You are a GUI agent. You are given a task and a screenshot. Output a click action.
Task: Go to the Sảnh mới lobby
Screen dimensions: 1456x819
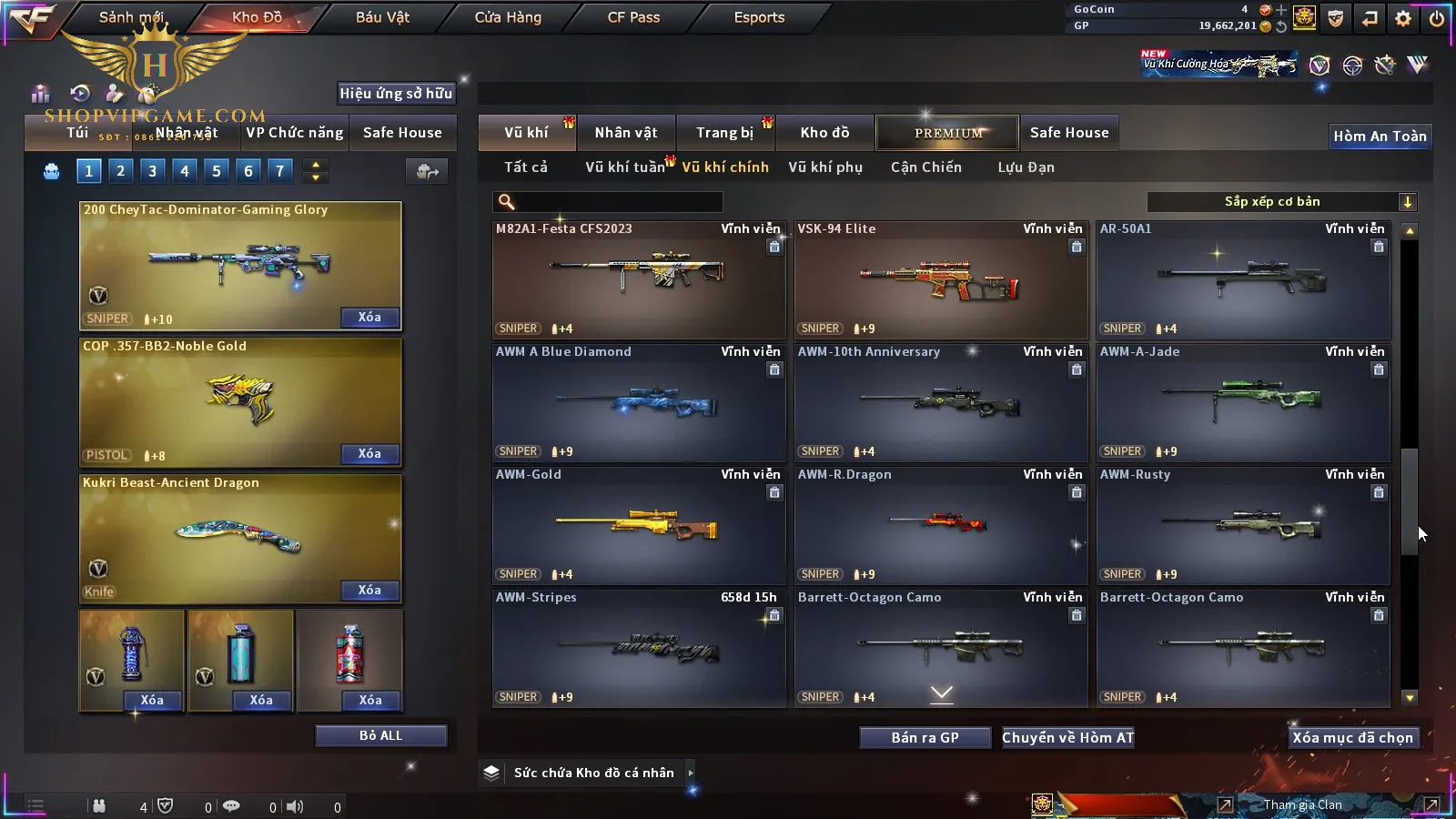(131, 17)
